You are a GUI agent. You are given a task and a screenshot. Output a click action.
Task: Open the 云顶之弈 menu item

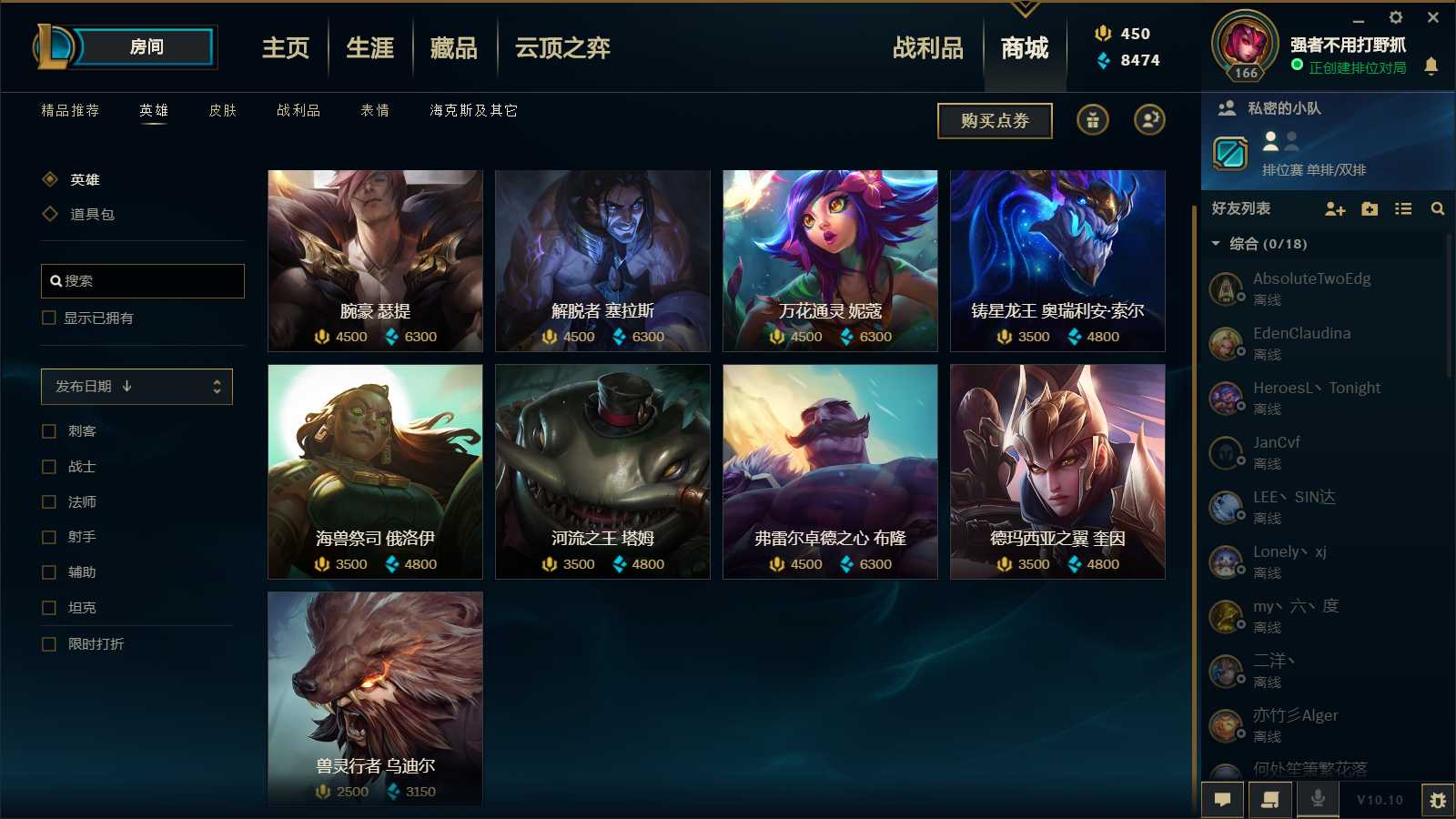tap(560, 47)
